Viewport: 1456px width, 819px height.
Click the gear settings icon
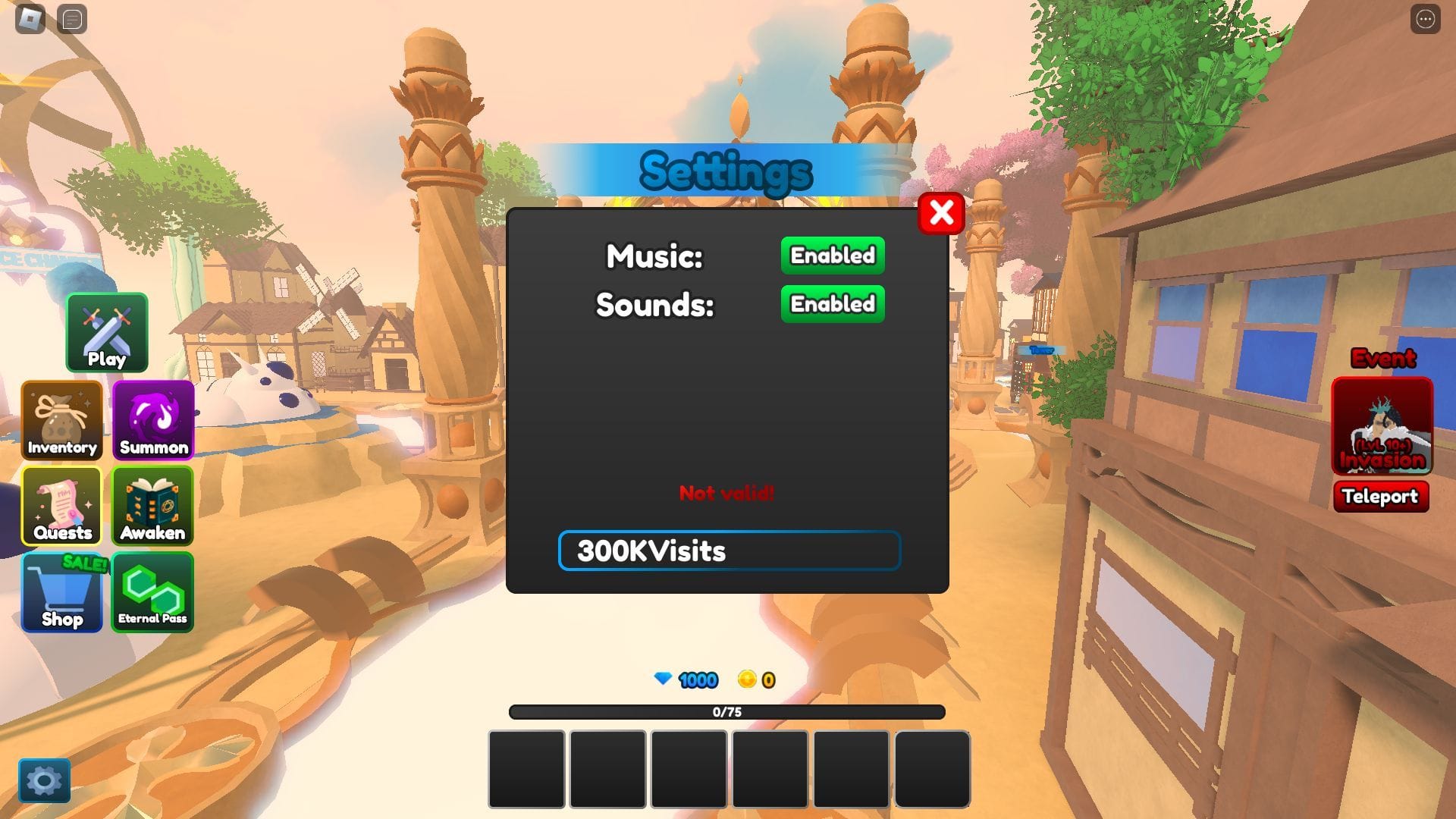44,780
